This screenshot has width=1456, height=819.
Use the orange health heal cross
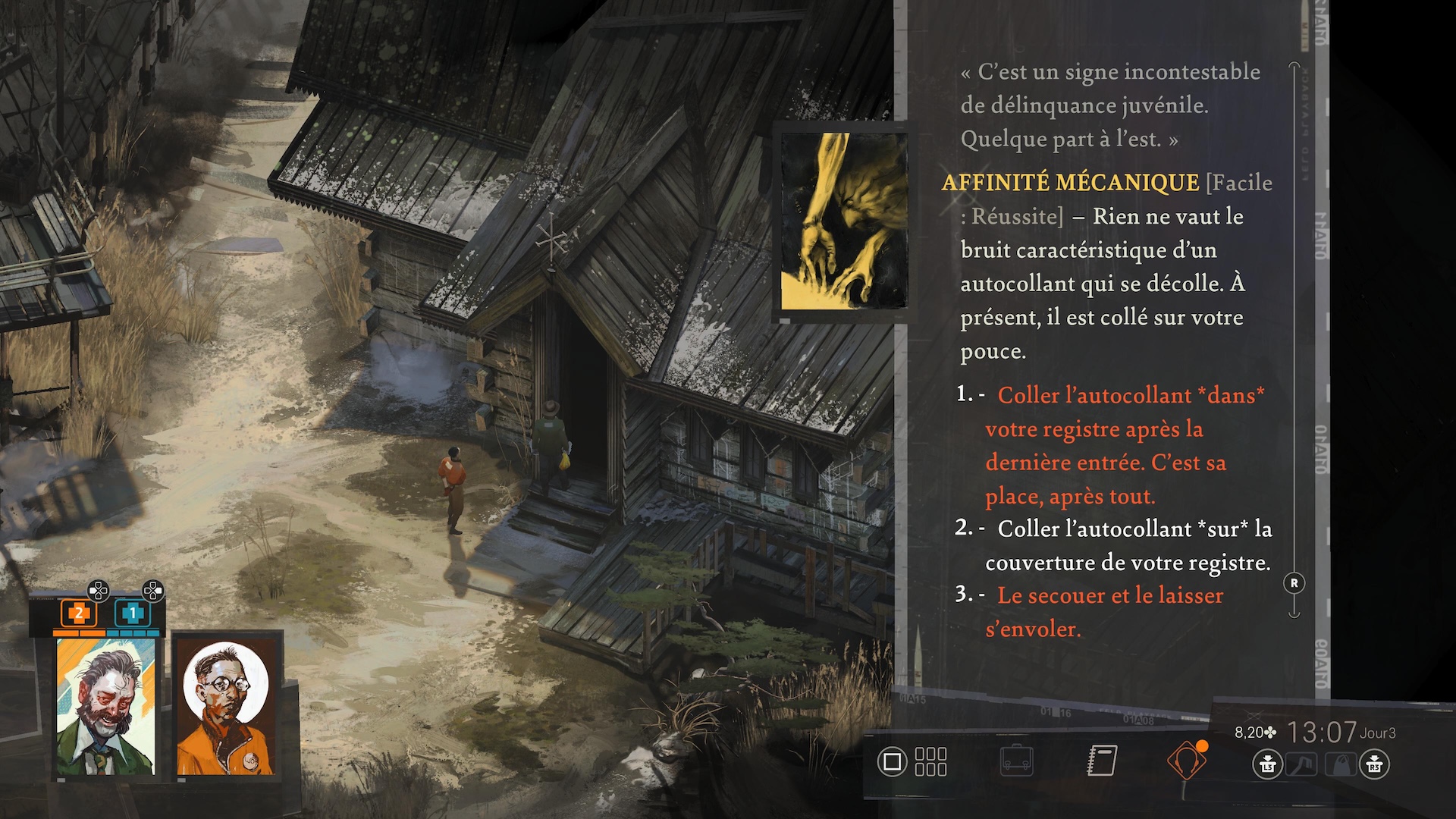coord(79,613)
